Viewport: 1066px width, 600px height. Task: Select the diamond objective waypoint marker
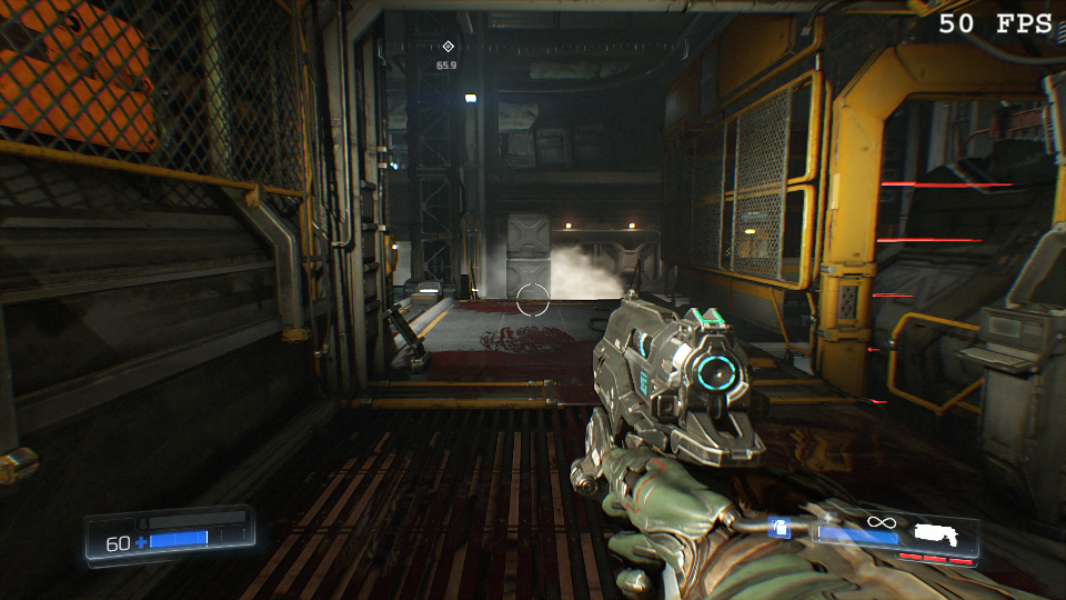tap(447, 47)
